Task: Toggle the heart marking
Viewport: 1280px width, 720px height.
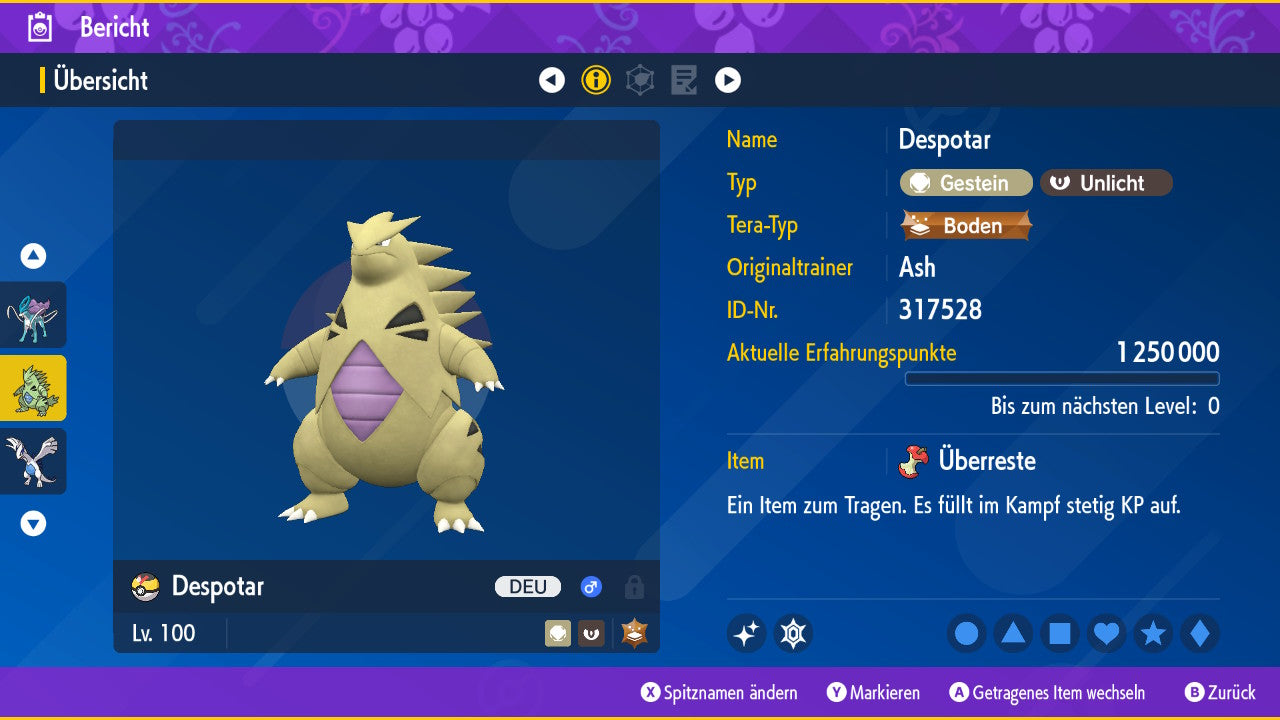Action: [x=1107, y=634]
